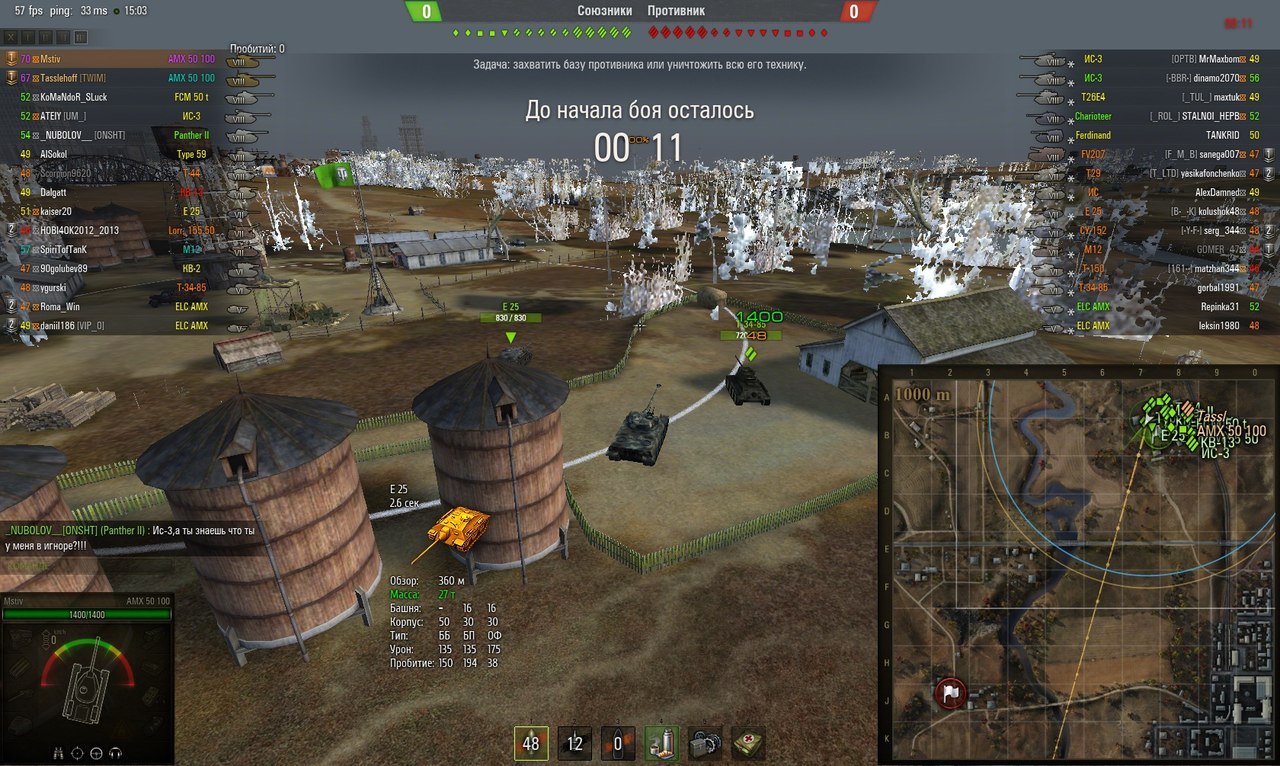
Task: Pick enemy maxtuk's T26E4 row
Action: 1150,97
